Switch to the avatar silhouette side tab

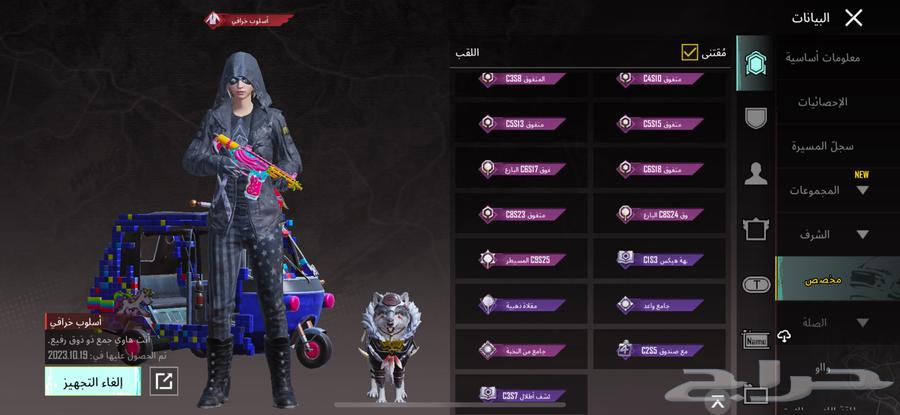[x=756, y=174]
